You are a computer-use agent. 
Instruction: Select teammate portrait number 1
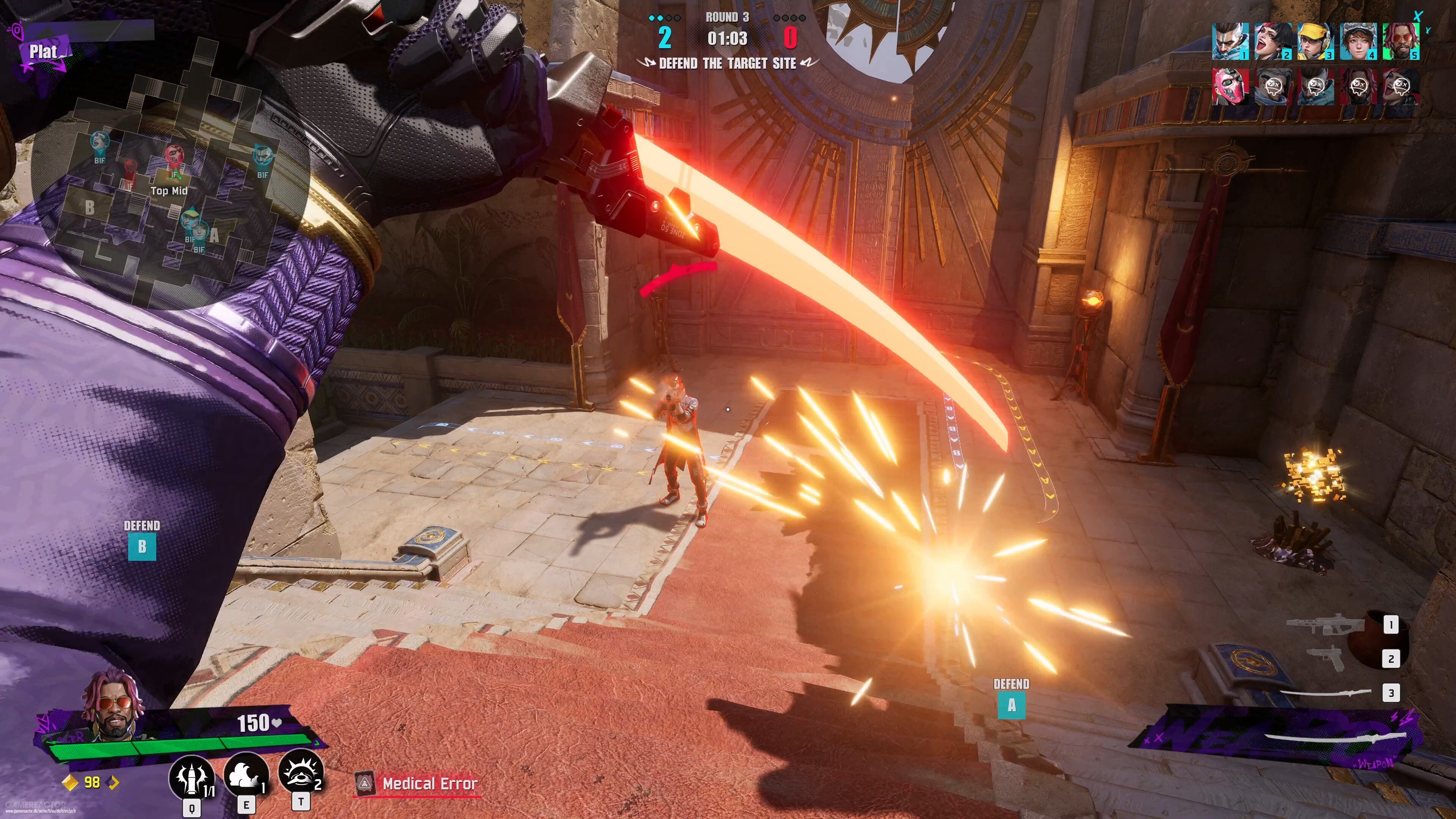1230,42
